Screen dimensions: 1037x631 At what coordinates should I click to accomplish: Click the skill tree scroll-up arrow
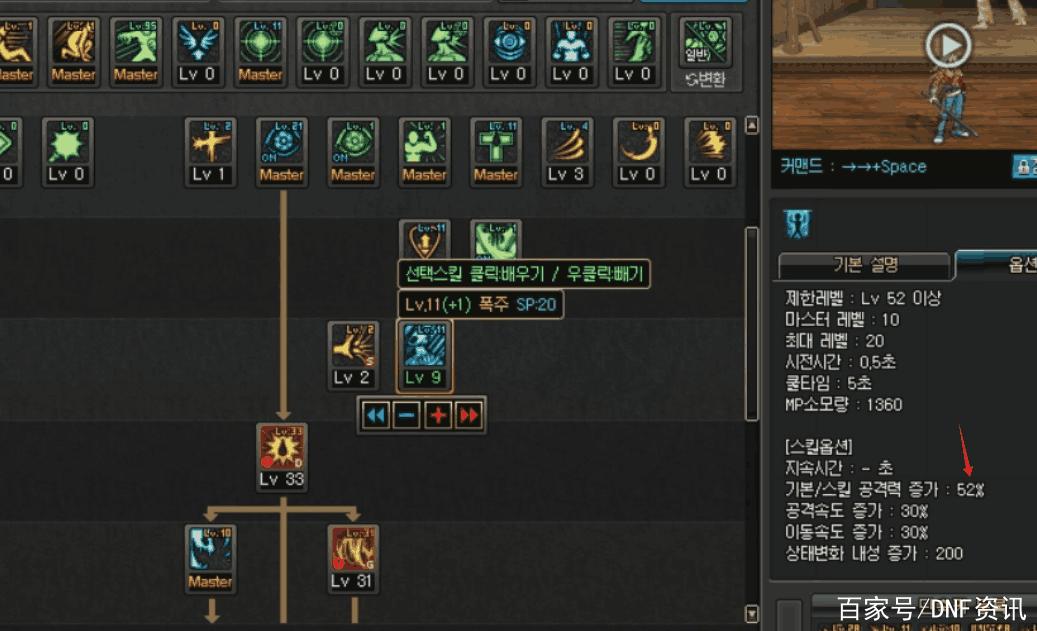753,126
